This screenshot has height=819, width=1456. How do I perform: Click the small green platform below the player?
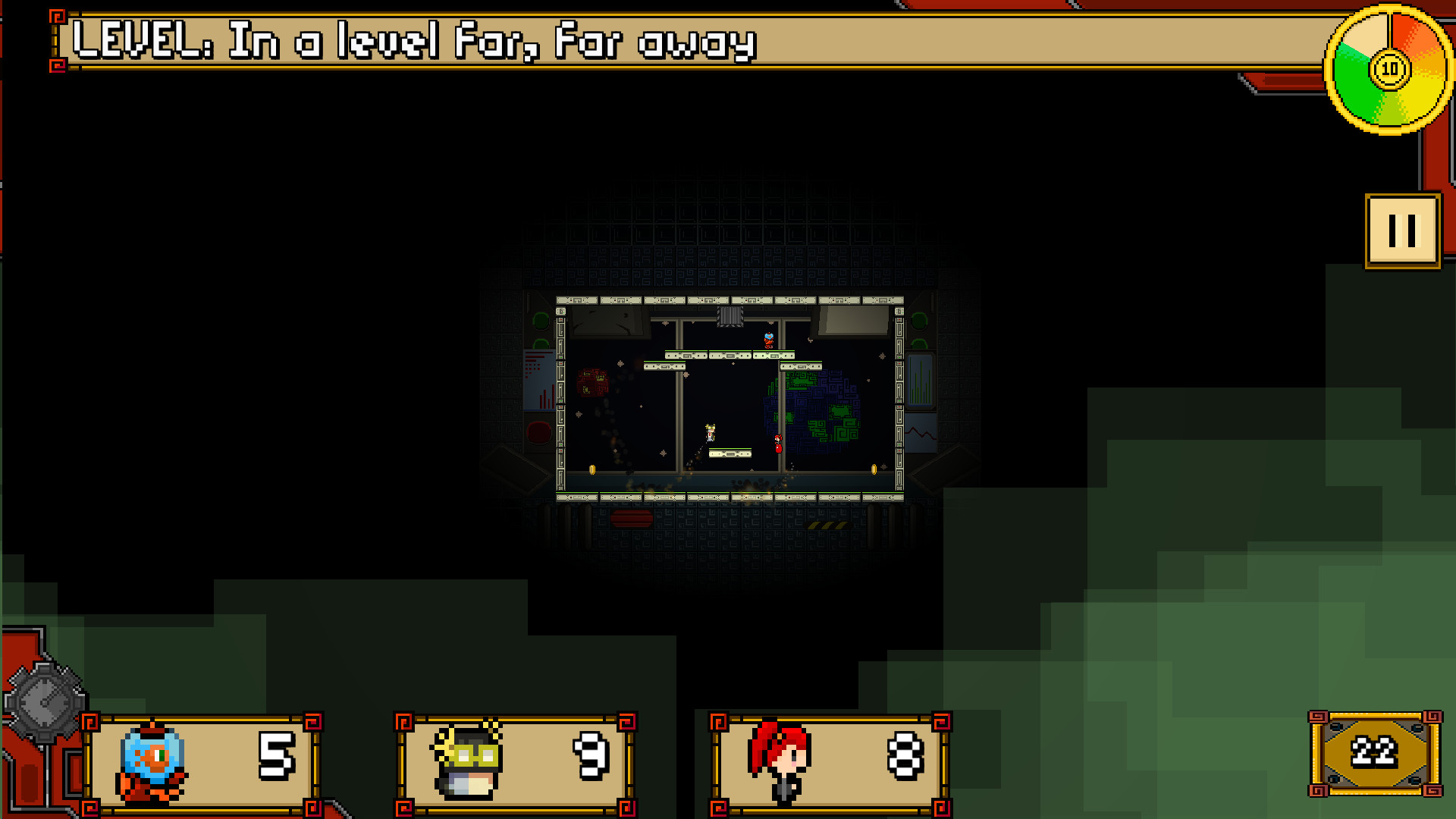730,454
